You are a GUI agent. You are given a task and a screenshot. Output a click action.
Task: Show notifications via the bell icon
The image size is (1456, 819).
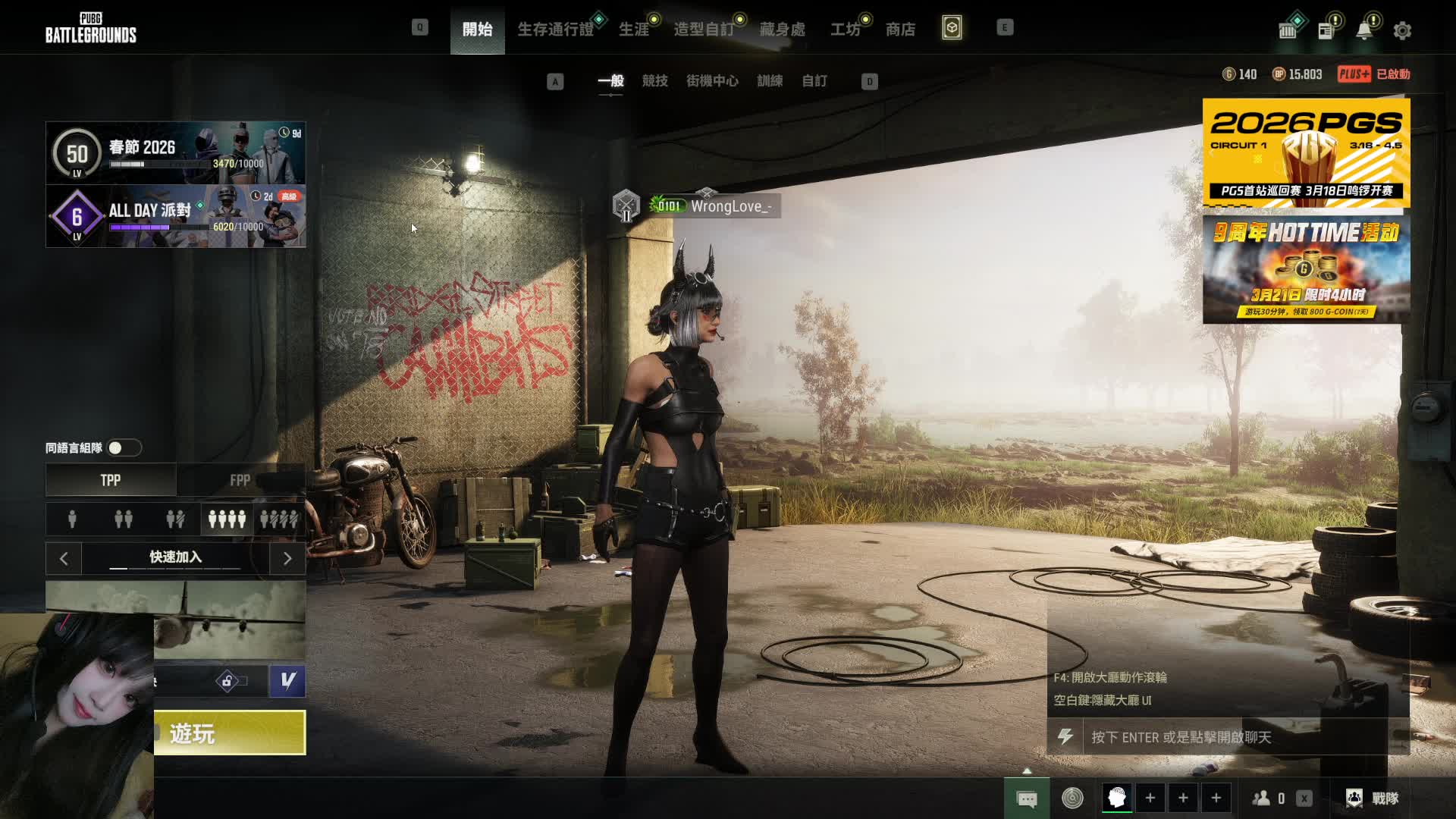1363,31
